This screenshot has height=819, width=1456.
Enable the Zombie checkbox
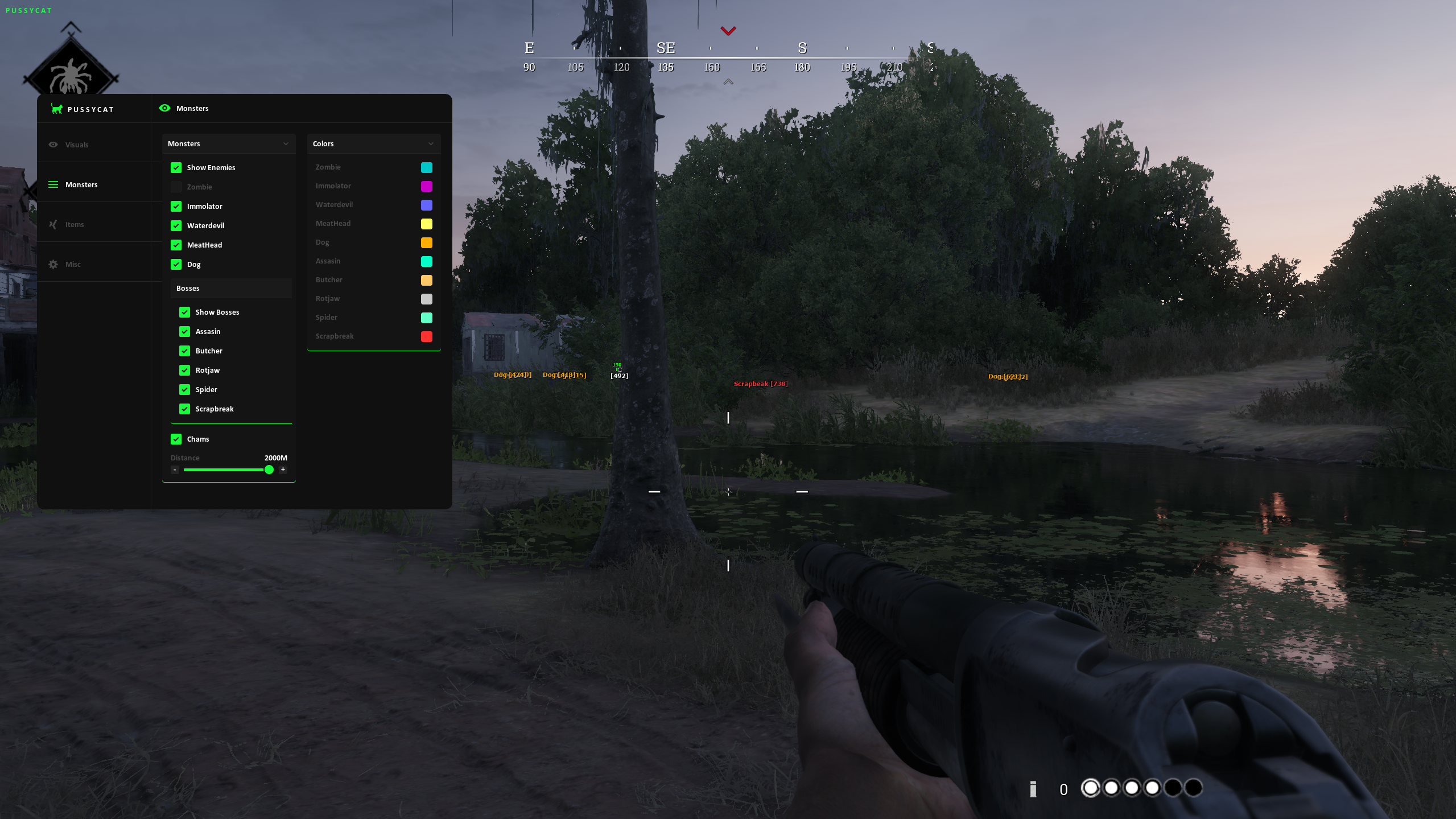pyautogui.click(x=176, y=187)
